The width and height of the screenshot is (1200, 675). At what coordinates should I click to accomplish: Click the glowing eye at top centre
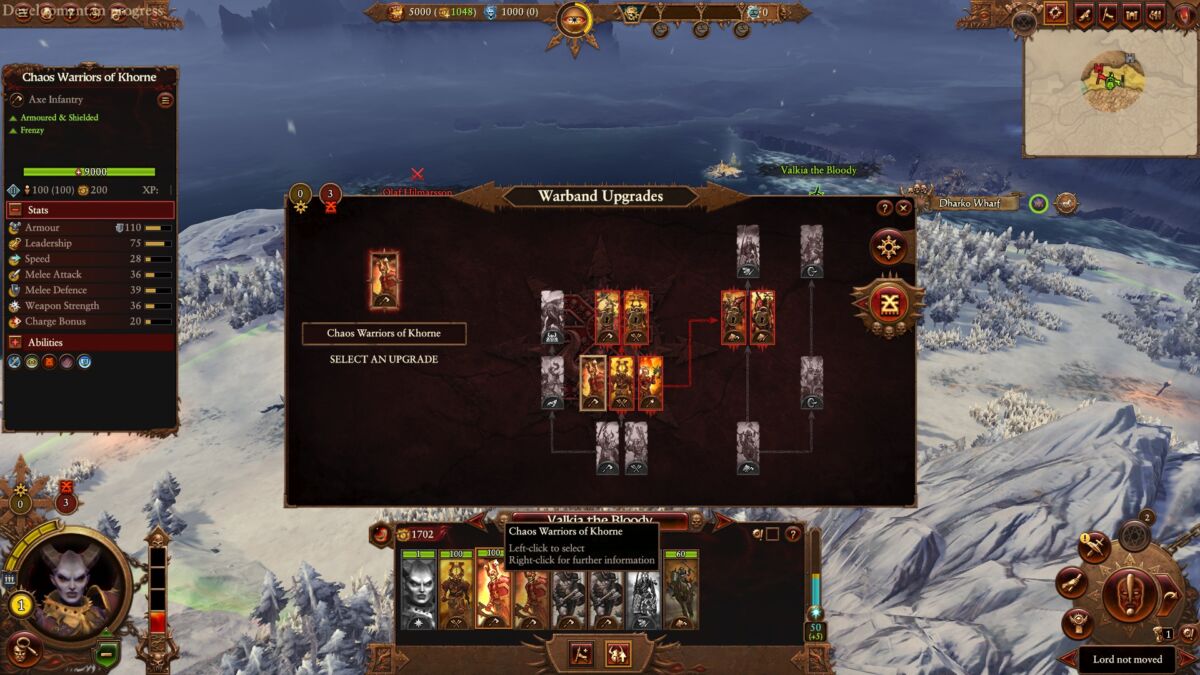click(574, 17)
